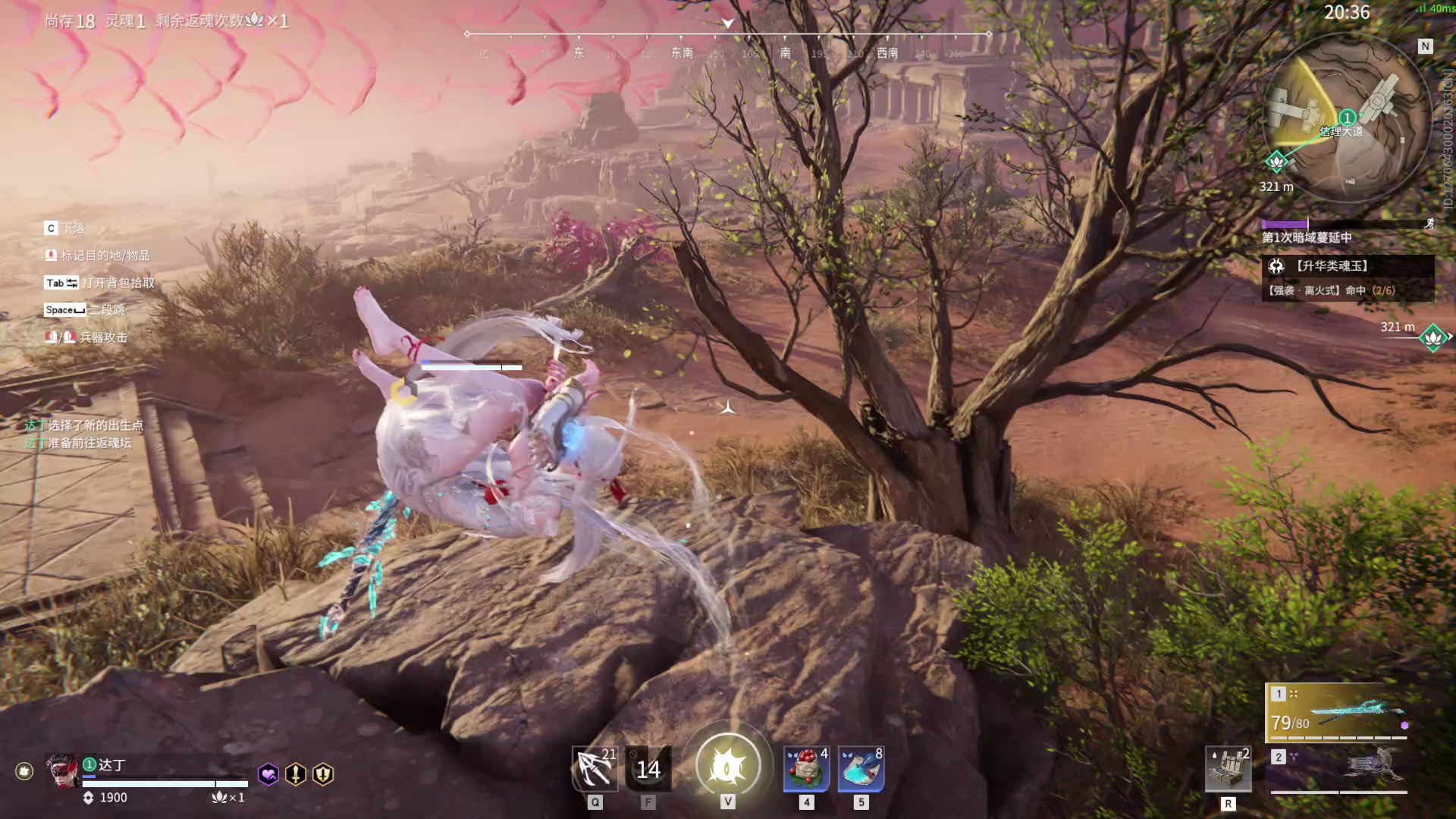This screenshot has width=1456, height=819.
Task: Select the grappling hook slot
Action: [x=595, y=769]
